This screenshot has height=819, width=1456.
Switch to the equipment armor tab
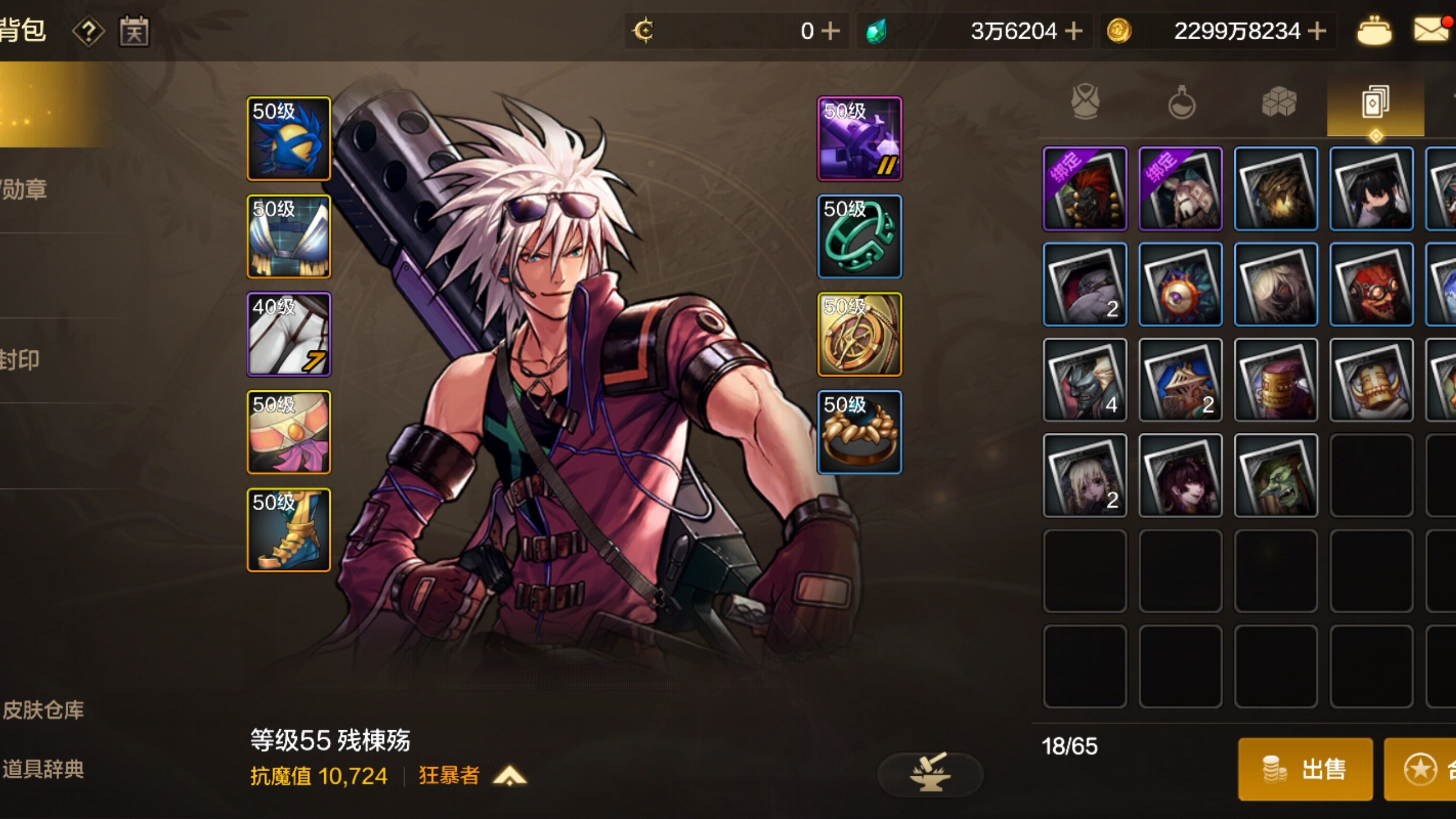(1085, 102)
